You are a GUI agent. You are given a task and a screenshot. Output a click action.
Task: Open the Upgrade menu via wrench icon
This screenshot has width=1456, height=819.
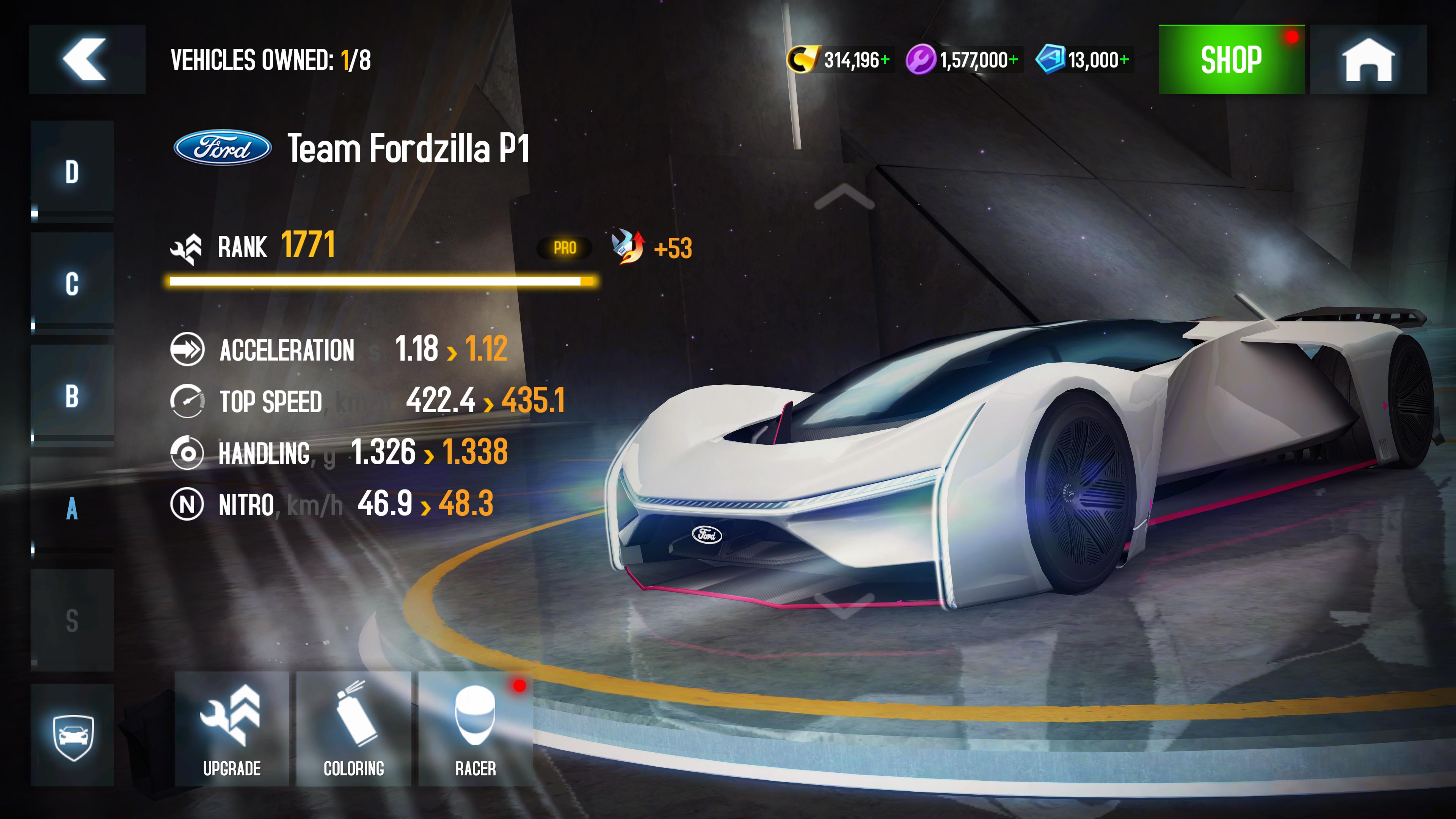[x=232, y=726]
